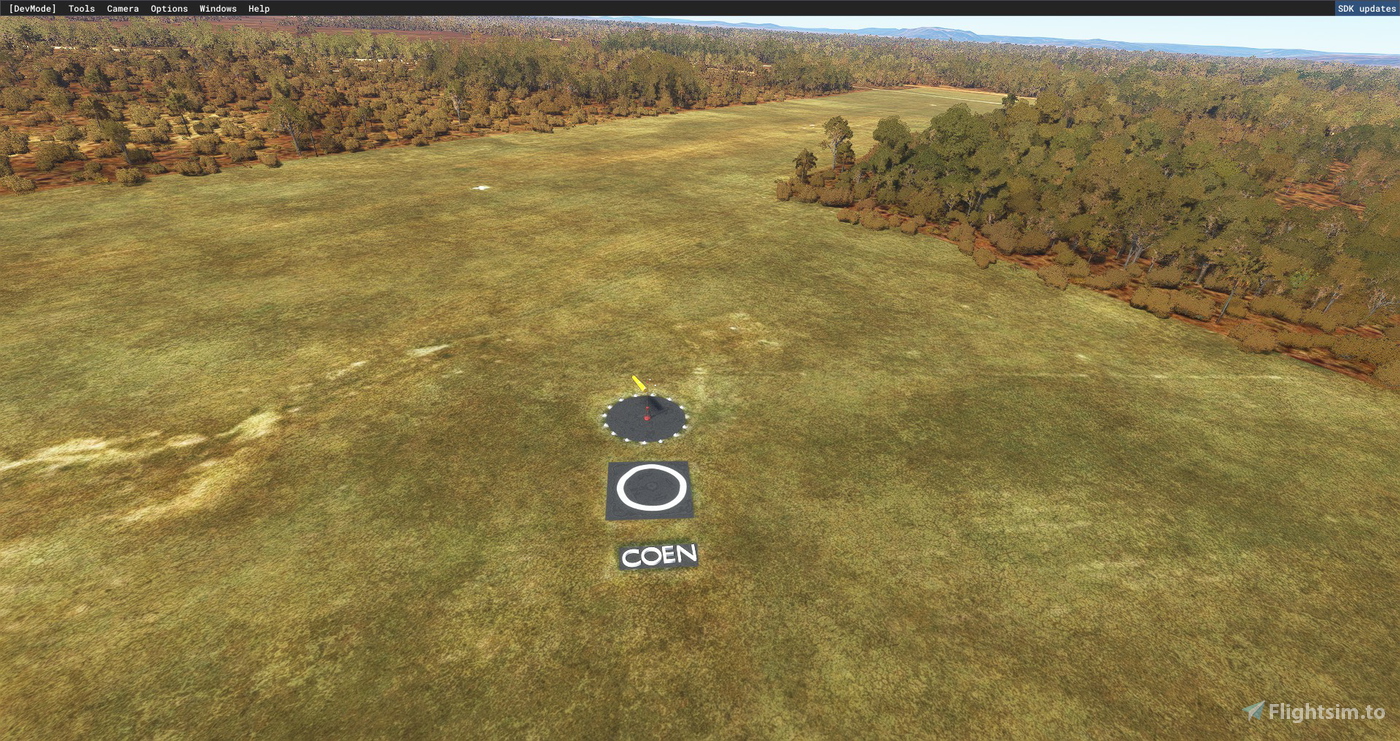Click the SDK updates button
The height and width of the screenshot is (741, 1400).
[1366, 8]
